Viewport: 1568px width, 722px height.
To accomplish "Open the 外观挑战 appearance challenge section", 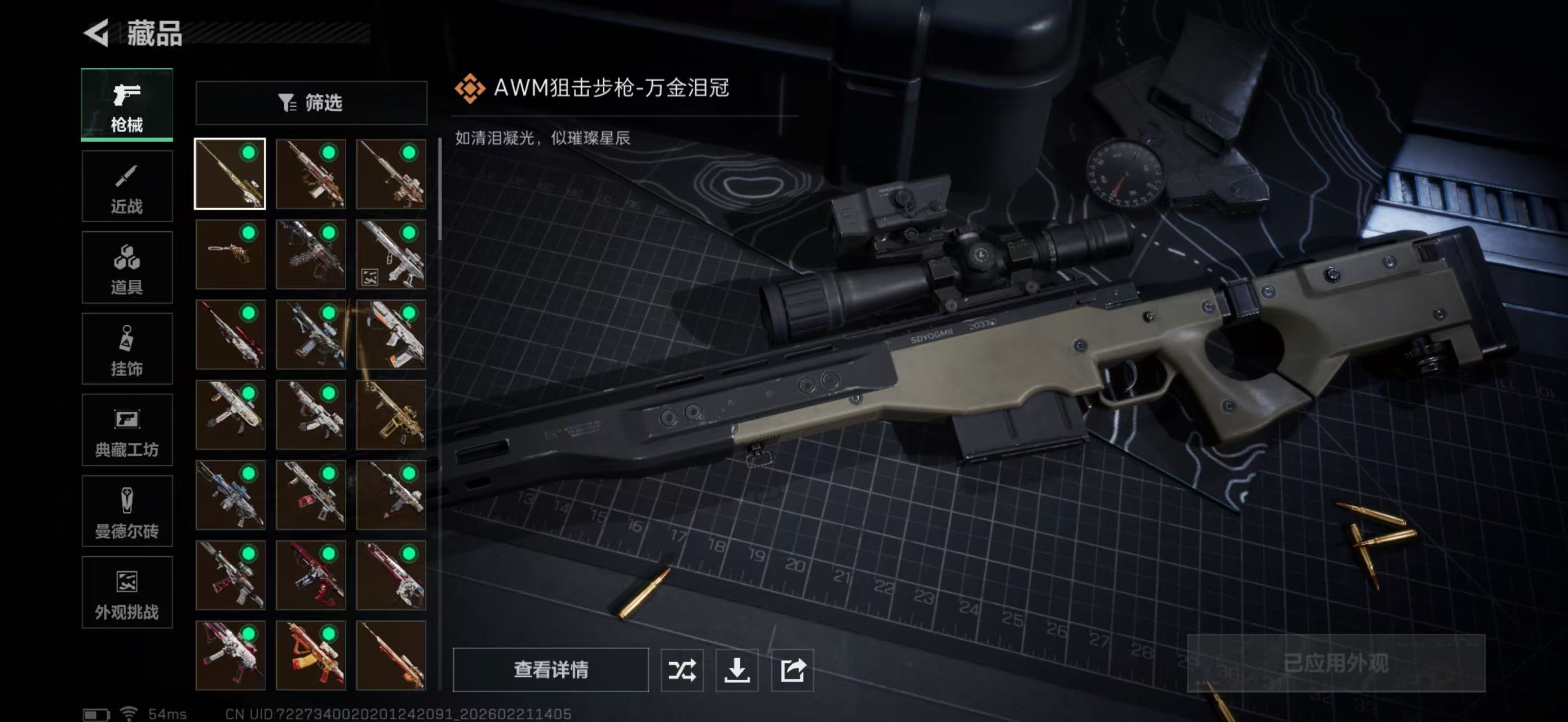I will (x=127, y=592).
